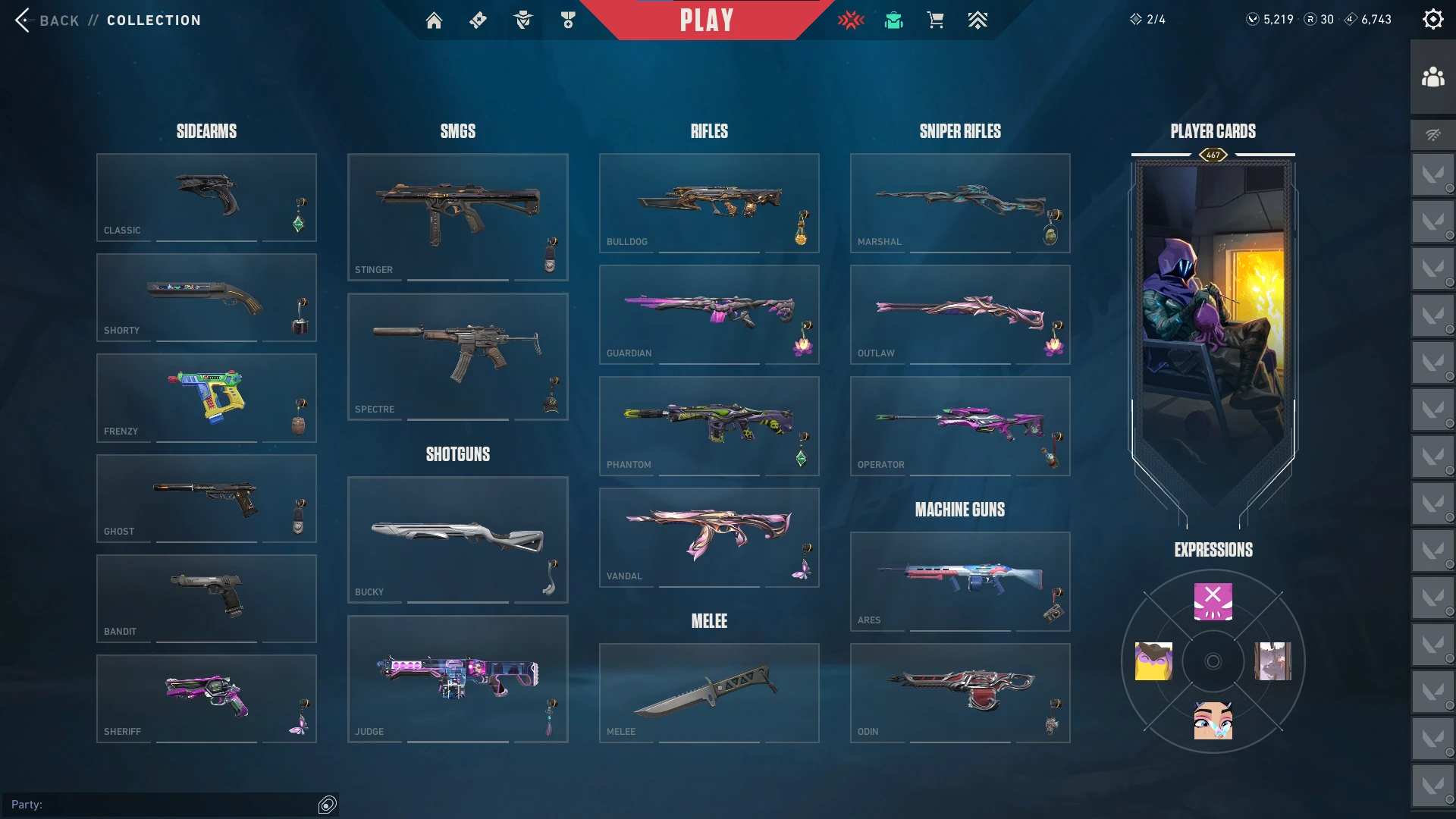Select the Sheriff revolver slot

206,698
